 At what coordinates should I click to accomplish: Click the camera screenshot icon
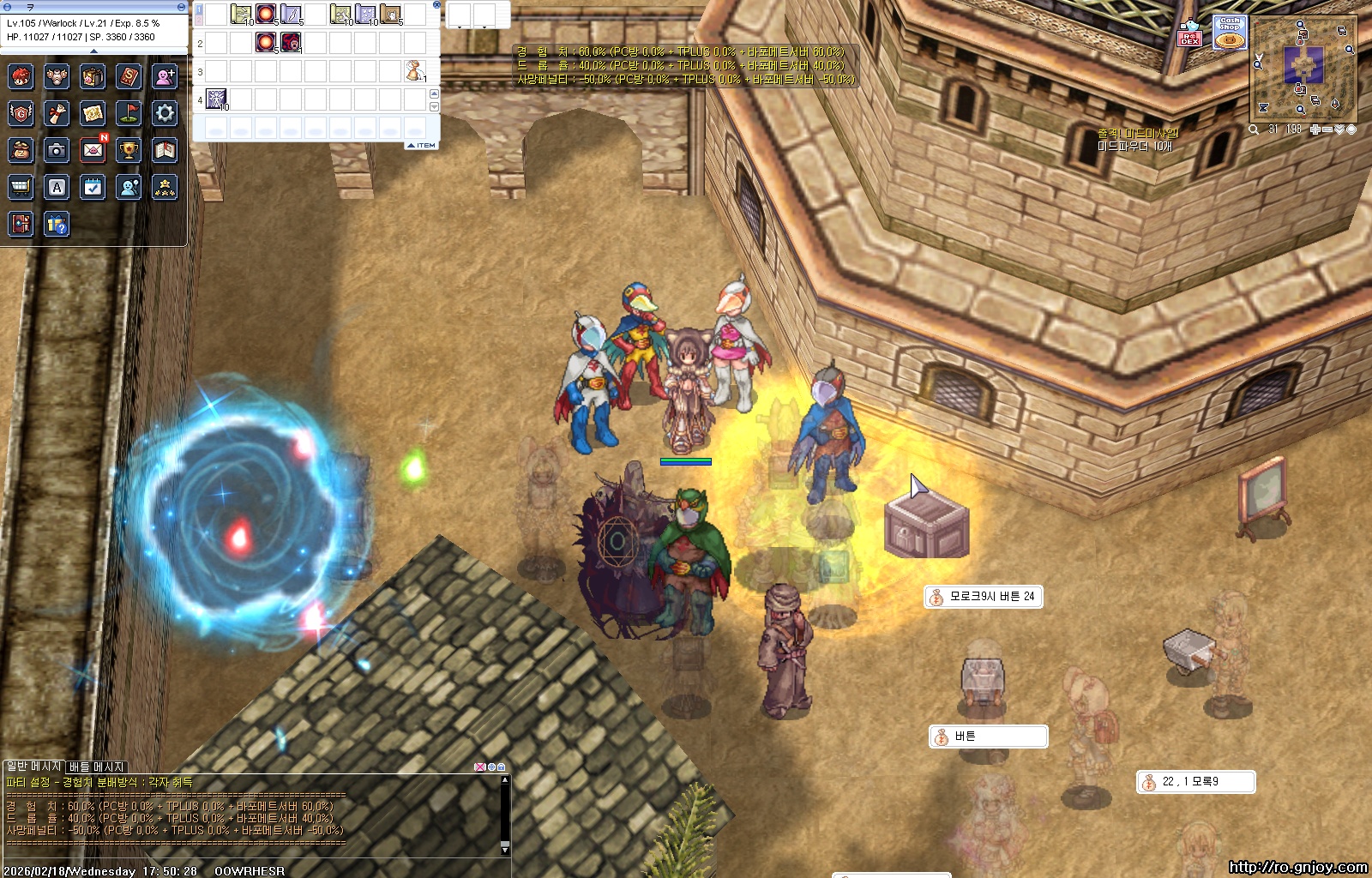click(x=57, y=151)
